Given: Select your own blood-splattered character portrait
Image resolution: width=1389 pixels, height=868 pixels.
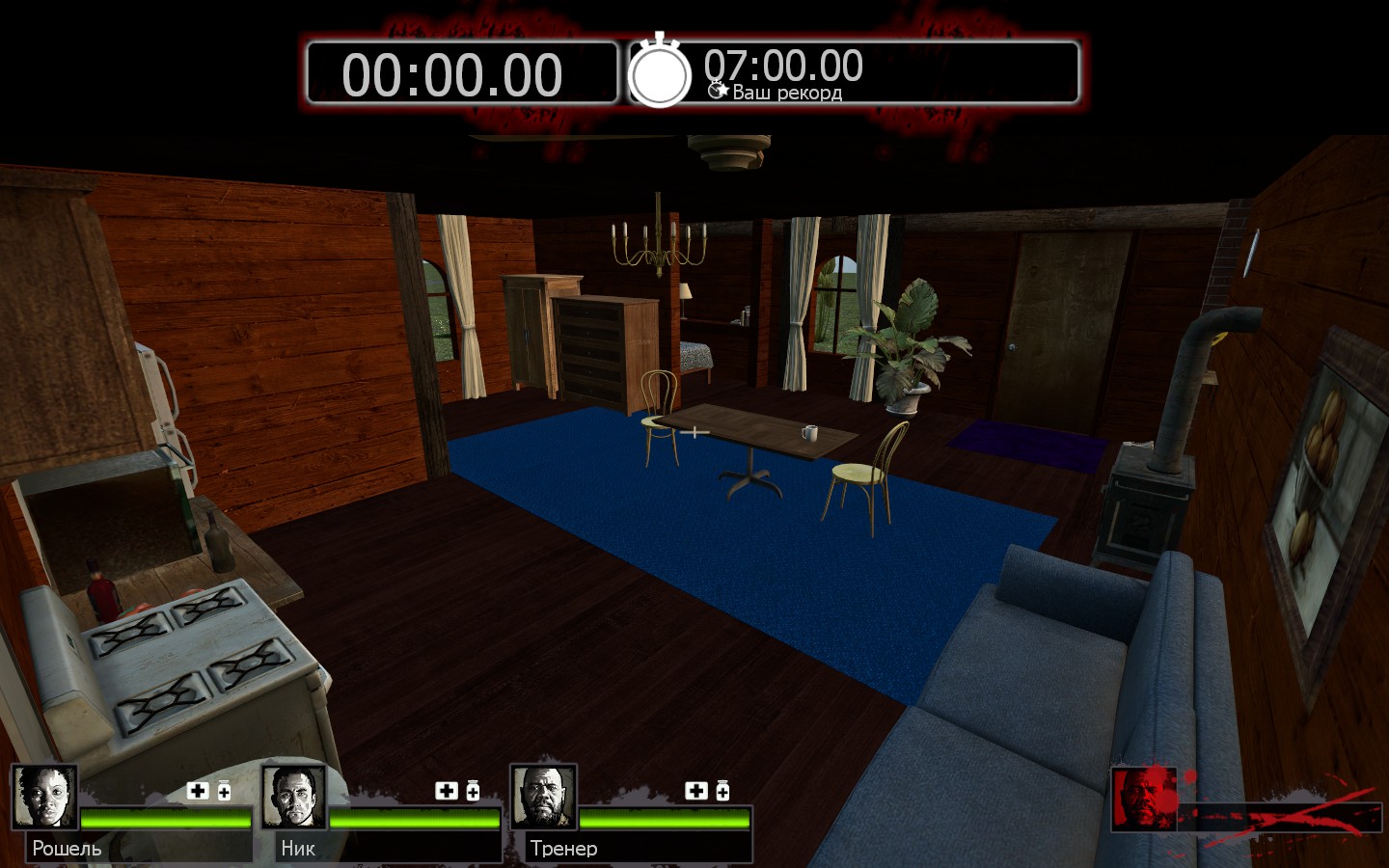Looking at the screenshot, I should tap(1144, 799).
